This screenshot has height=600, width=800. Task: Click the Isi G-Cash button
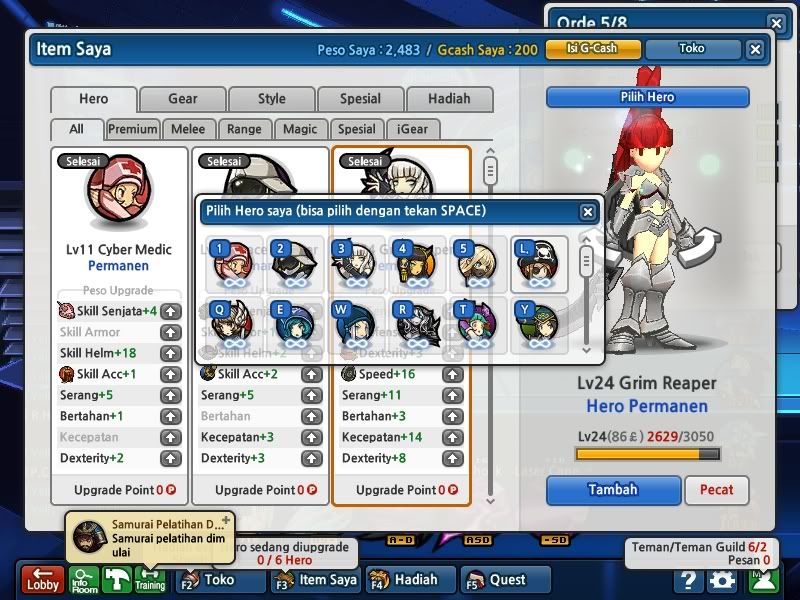[x=591, y=48]
